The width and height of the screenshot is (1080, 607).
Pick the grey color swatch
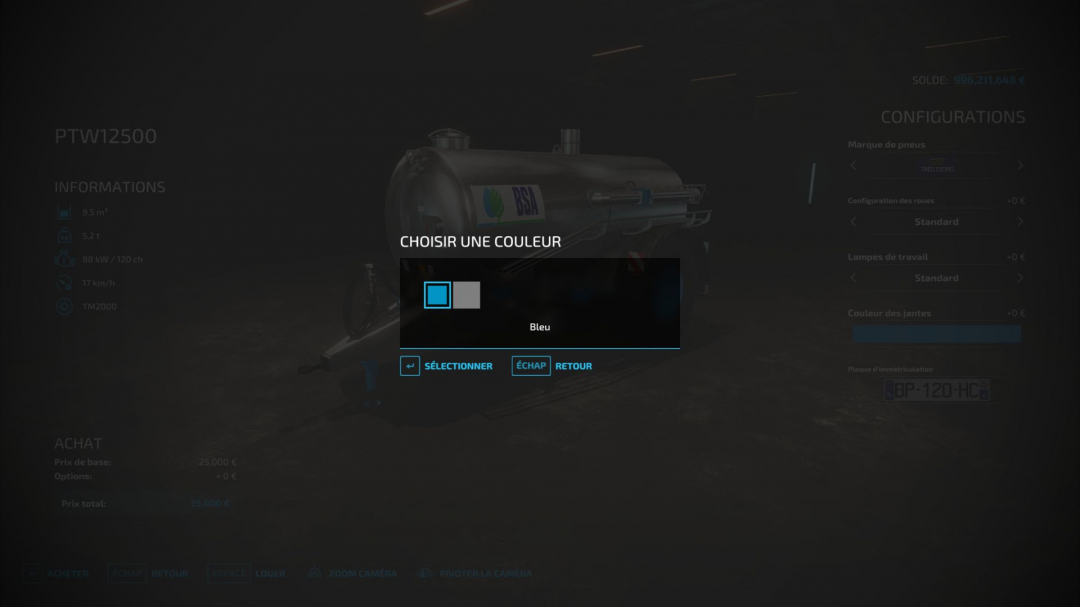point(467,295)
